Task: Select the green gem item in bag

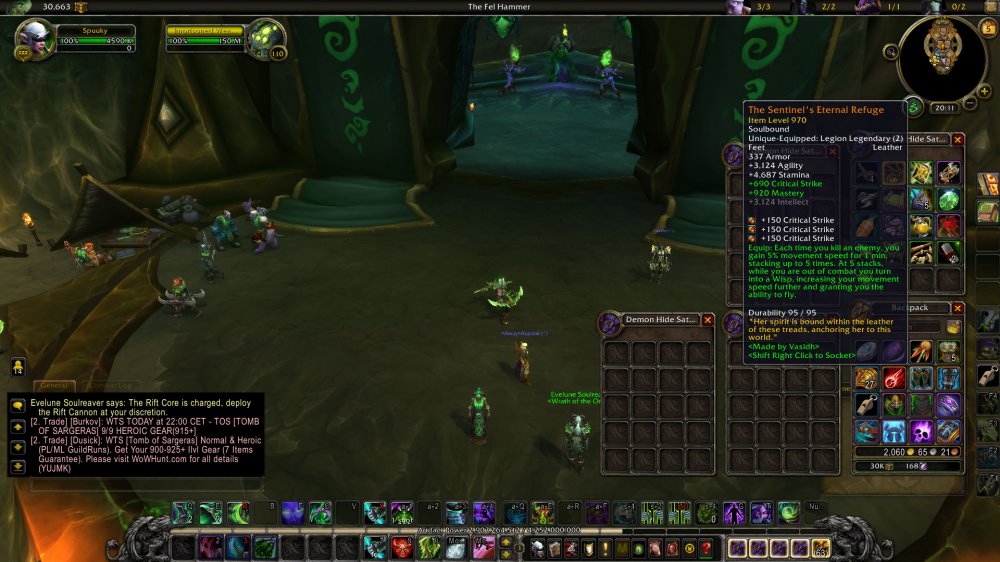Action: coord(946,198)
